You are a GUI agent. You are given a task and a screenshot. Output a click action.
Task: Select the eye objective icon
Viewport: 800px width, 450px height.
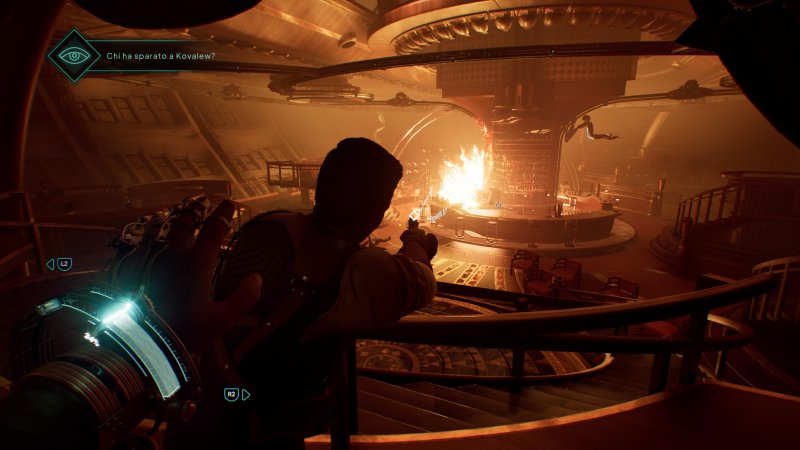74,55
